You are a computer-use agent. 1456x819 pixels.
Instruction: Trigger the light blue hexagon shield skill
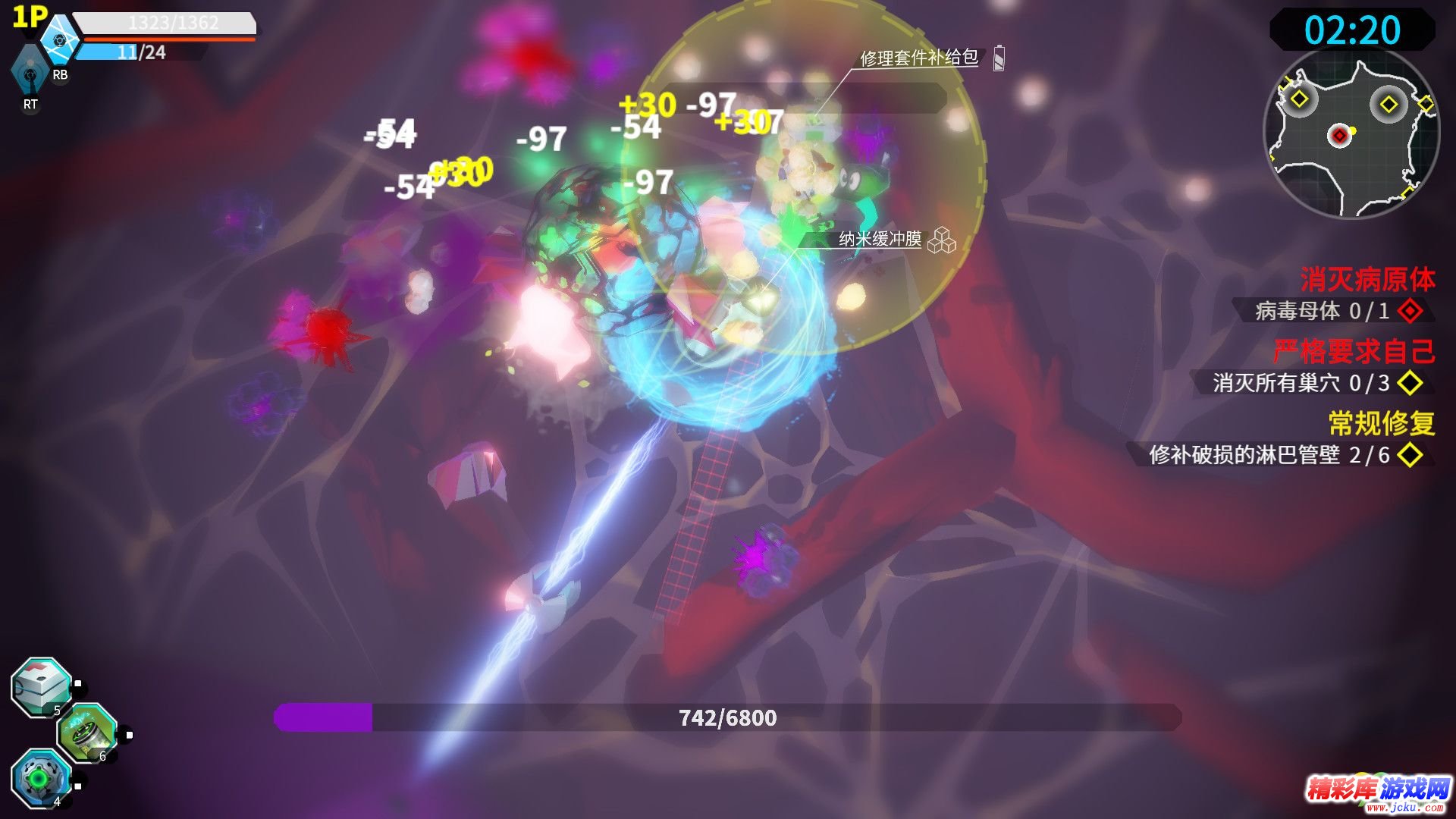pyautogui.click(x=60, y=39)
